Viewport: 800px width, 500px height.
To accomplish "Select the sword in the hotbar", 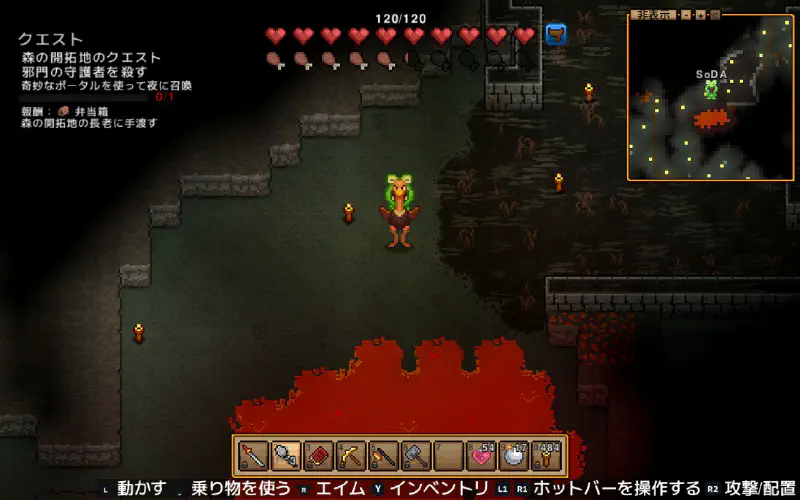I will [254, 456].
